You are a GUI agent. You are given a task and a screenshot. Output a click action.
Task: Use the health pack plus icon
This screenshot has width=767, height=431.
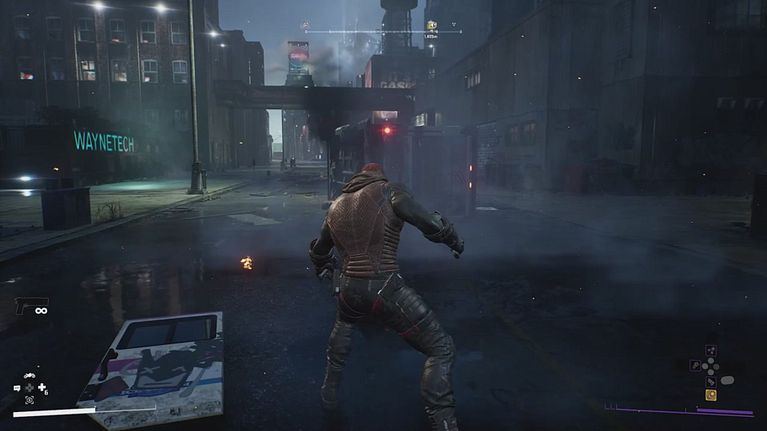tap(41, 388)
